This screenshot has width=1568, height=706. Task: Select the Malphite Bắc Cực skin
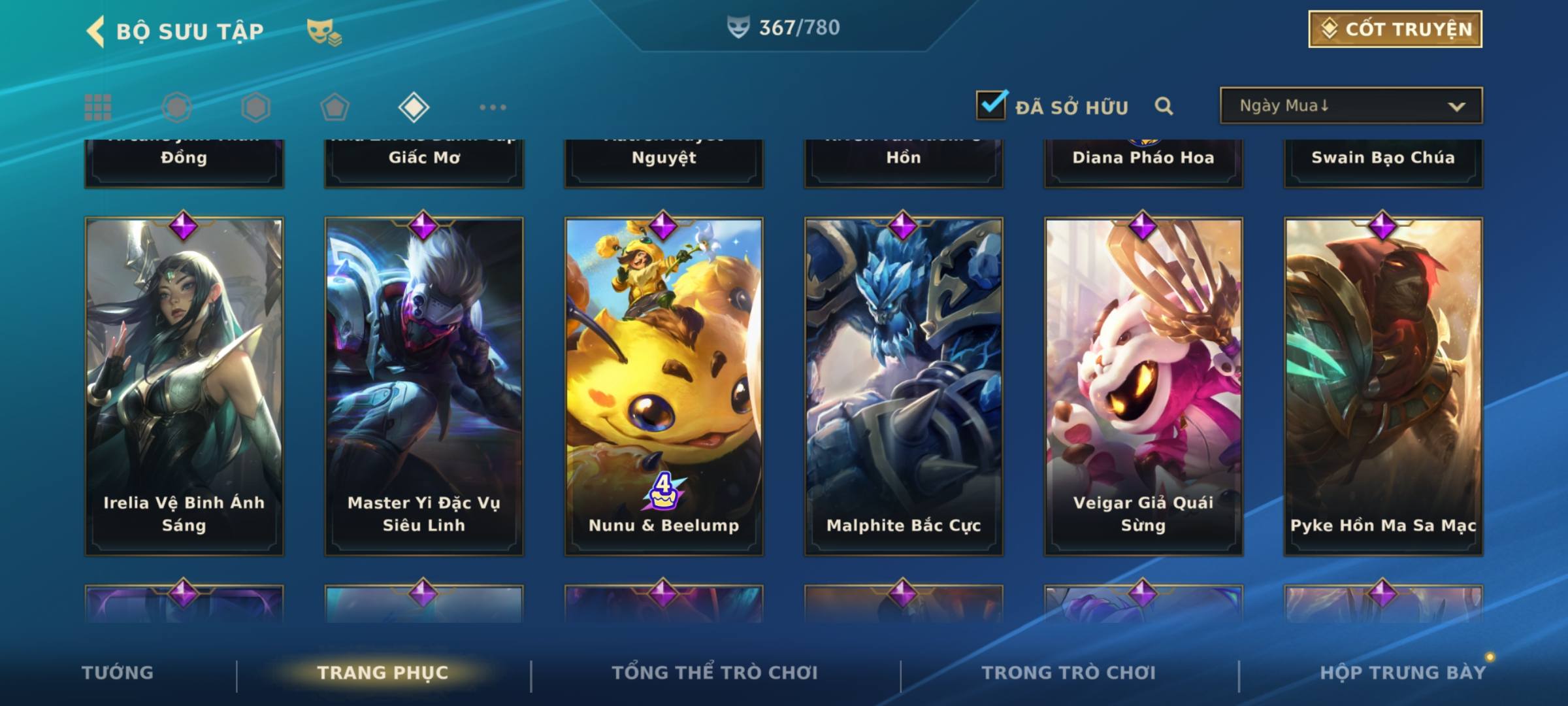coord(904,386)
